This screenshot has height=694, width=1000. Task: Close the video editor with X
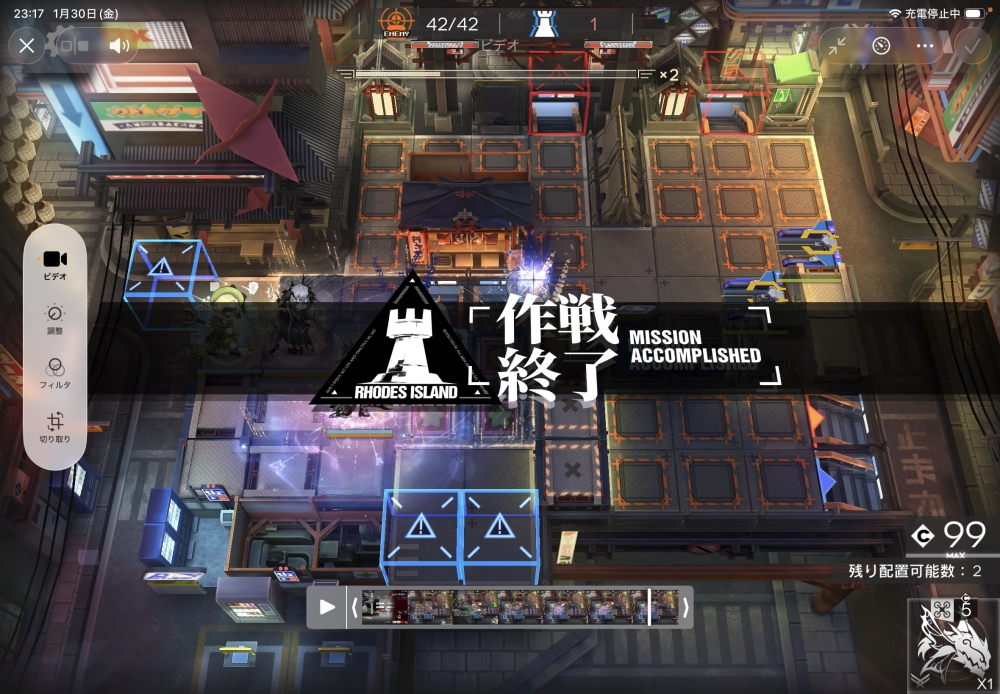pos(27,45)
